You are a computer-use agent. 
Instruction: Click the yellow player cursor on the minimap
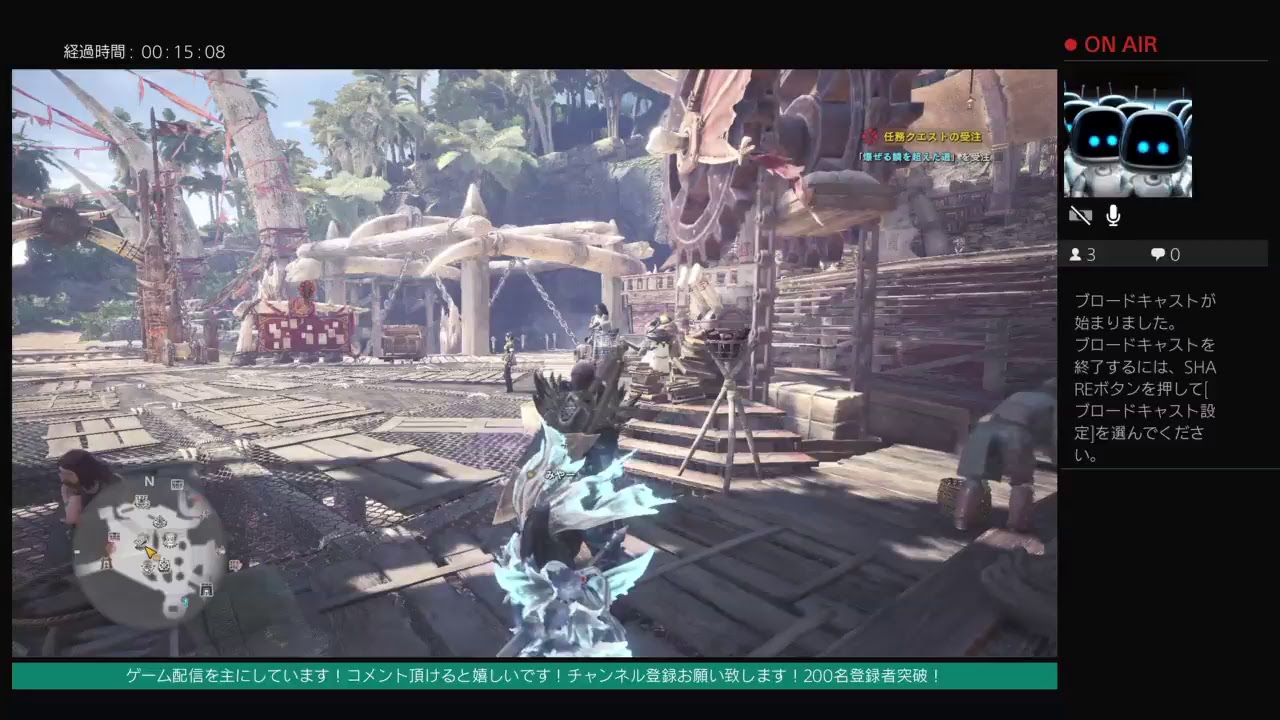(151, 552)
